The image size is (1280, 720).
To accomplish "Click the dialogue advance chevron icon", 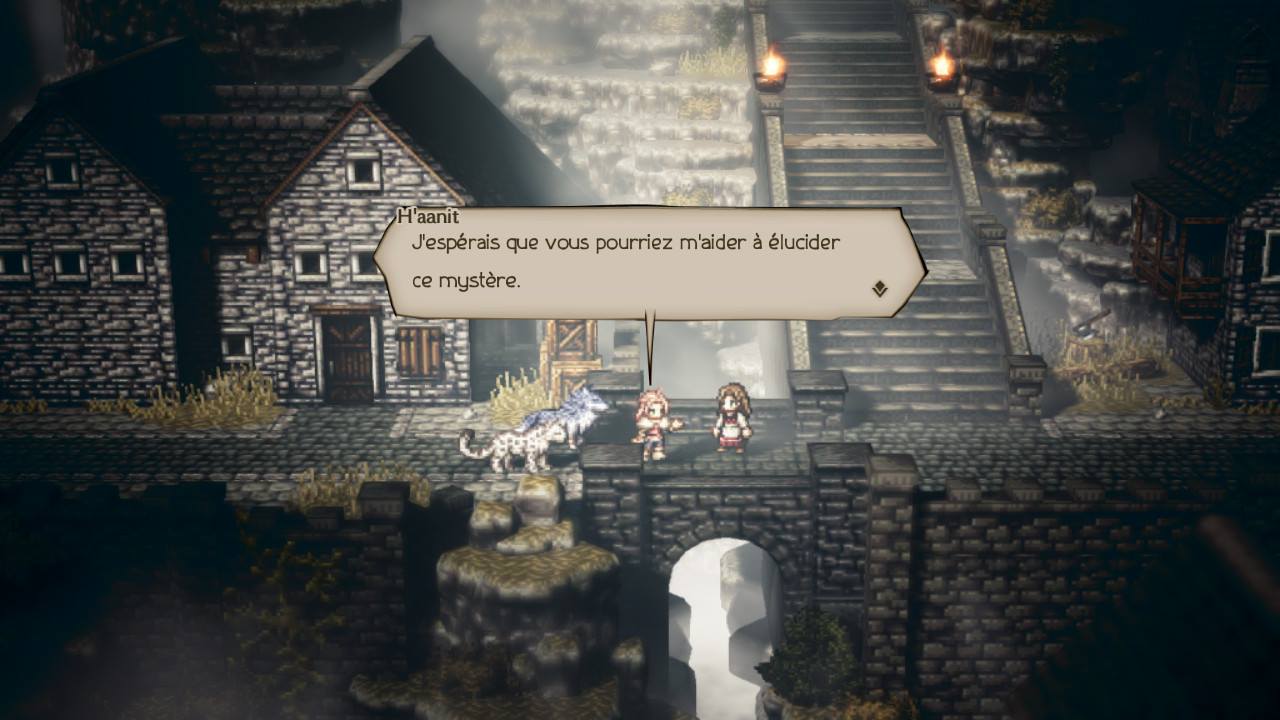I will click(877, 287).
